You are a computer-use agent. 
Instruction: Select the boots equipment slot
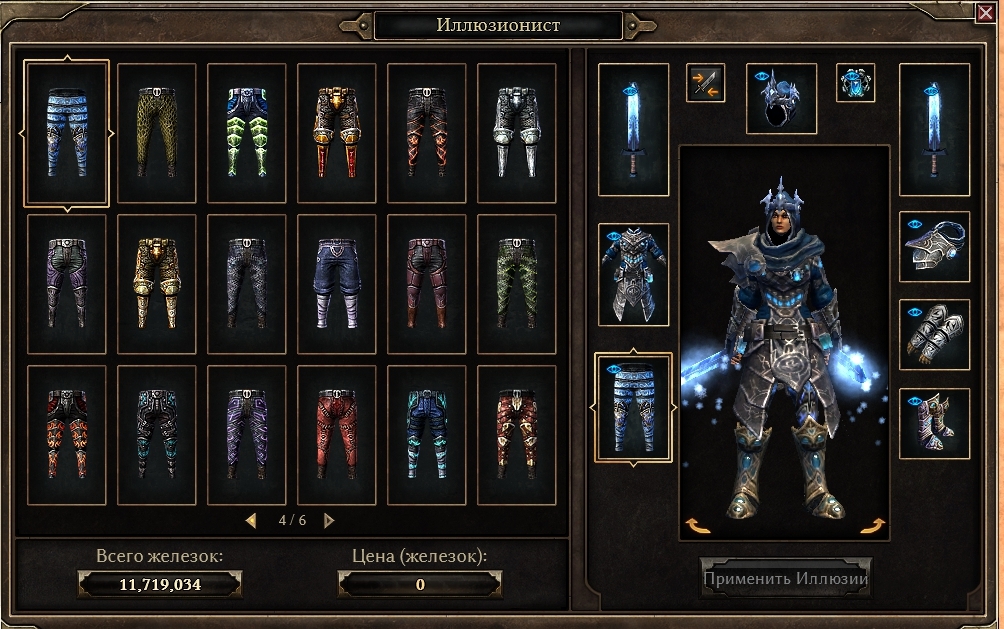click(x=934, y=423)
